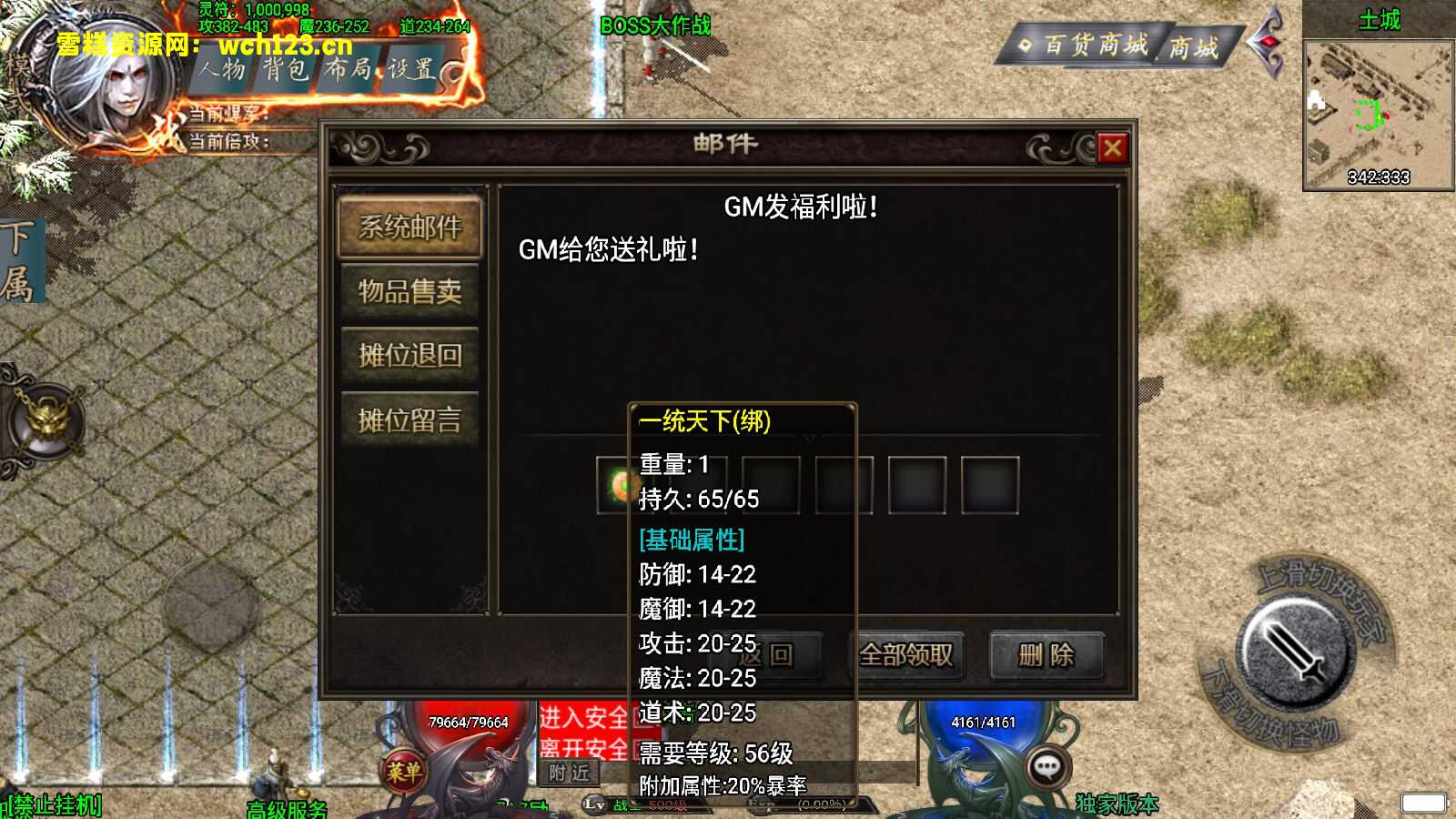Open chat using the speech bubble icon
1456x819 pixels.
tap(1046, 767)
